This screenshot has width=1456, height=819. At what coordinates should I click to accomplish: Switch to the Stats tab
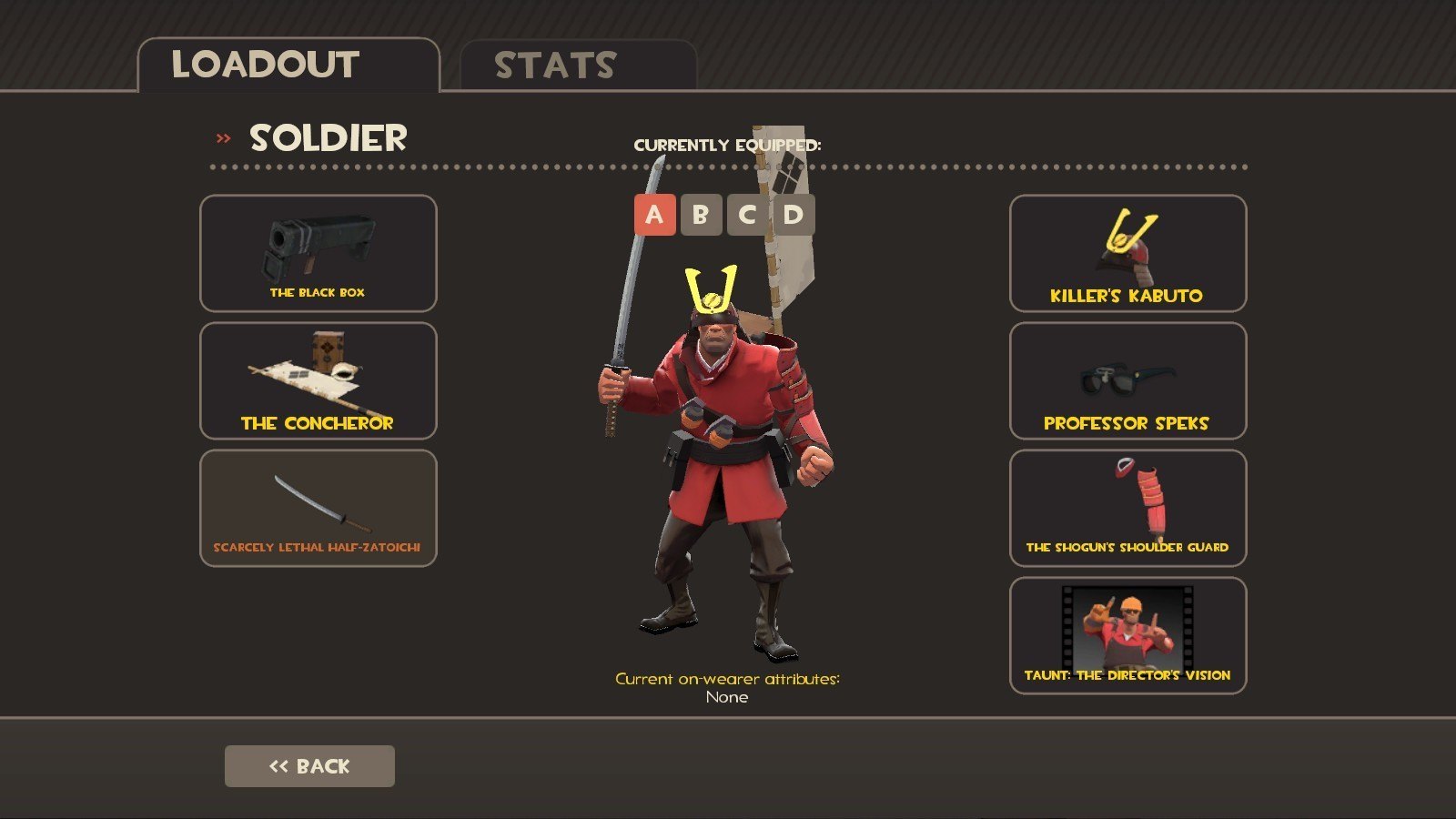click(578, 66)
